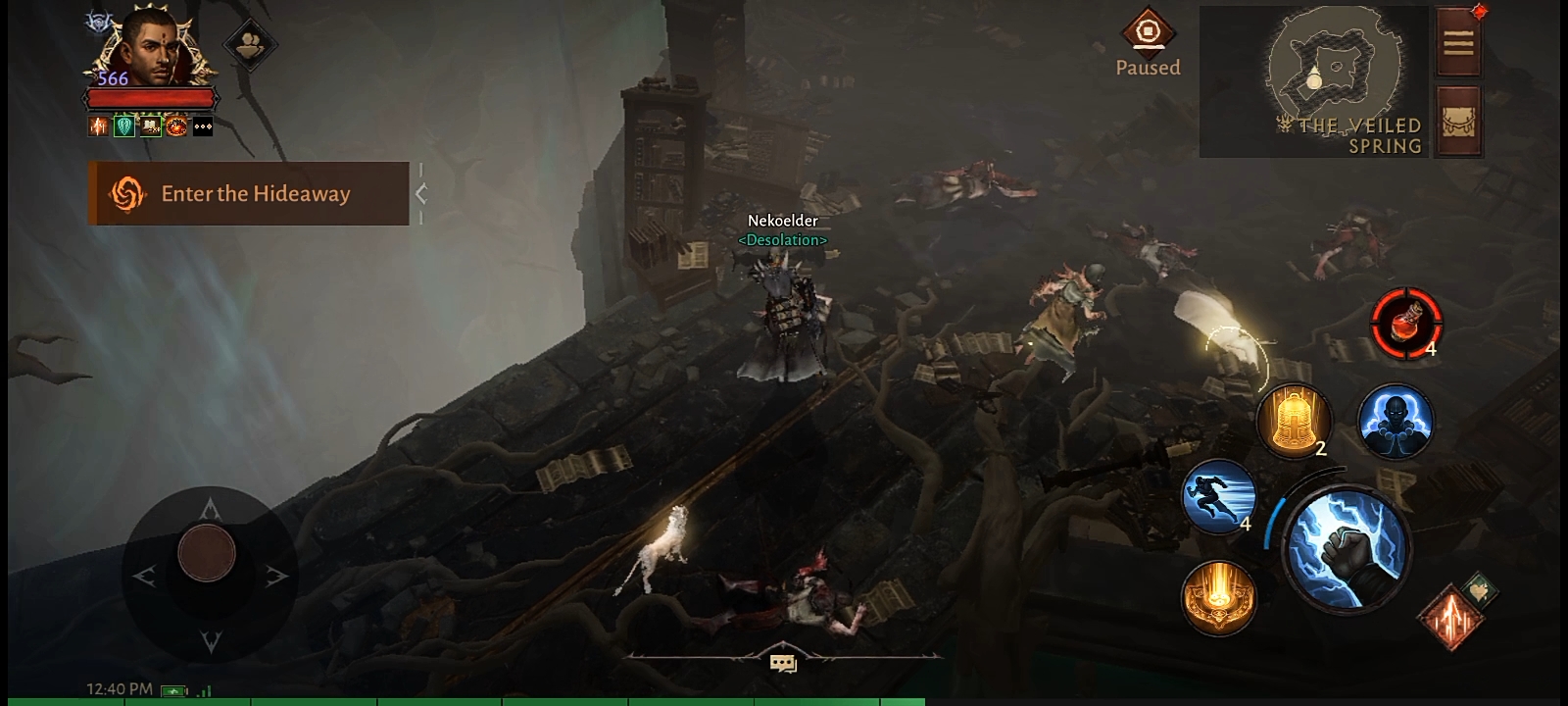
Task: Activate the blue meditating monk skill
Action: pos(1396,422)
